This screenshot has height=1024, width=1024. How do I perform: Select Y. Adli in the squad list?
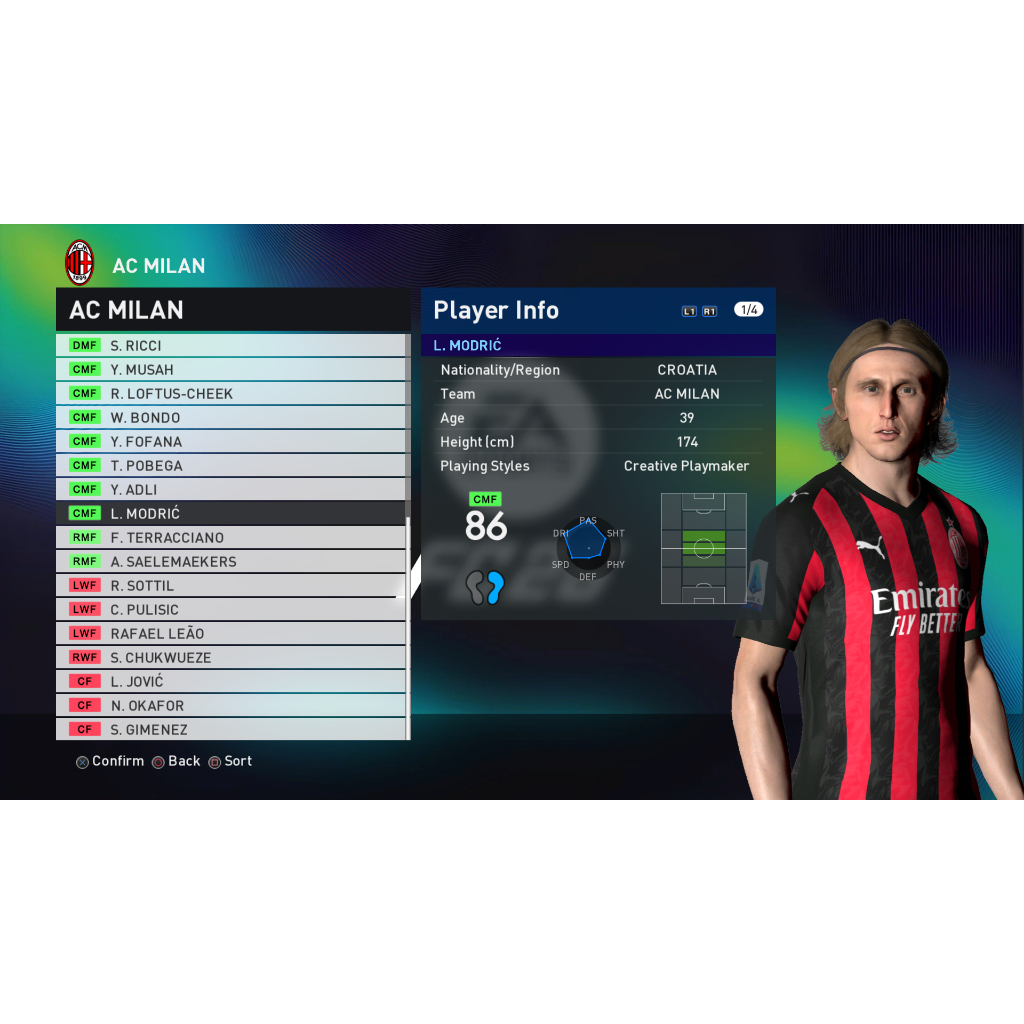click(230, 489)
